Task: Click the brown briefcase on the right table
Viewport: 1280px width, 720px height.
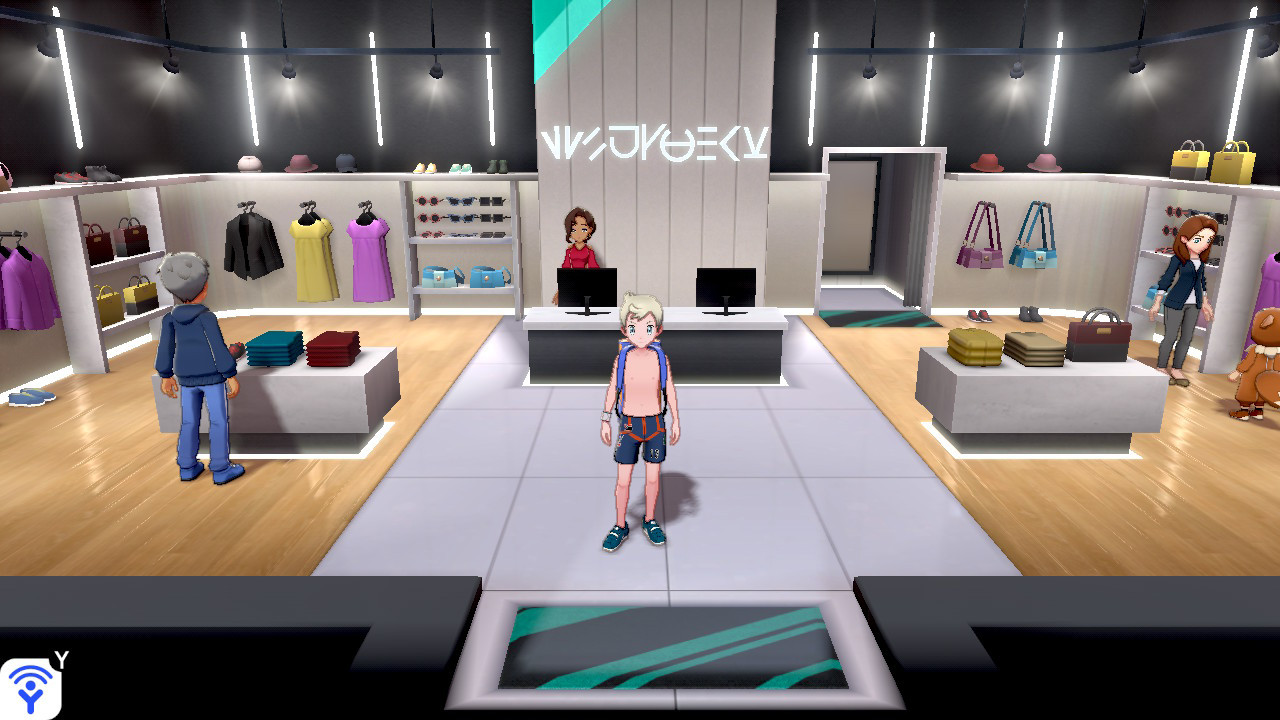Action: click(x=1100, y=335)
